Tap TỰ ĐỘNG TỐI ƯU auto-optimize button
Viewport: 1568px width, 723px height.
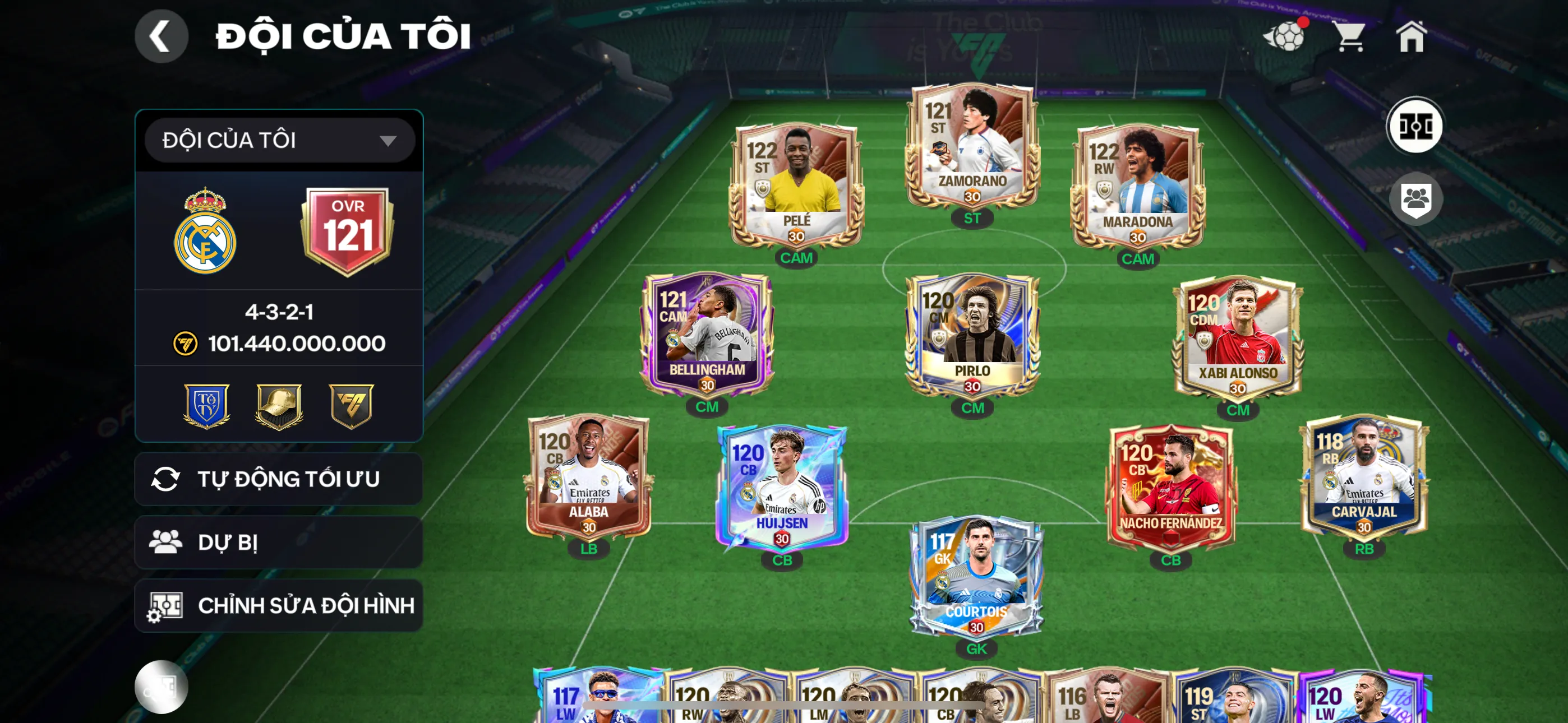click(x=279, y=479)
